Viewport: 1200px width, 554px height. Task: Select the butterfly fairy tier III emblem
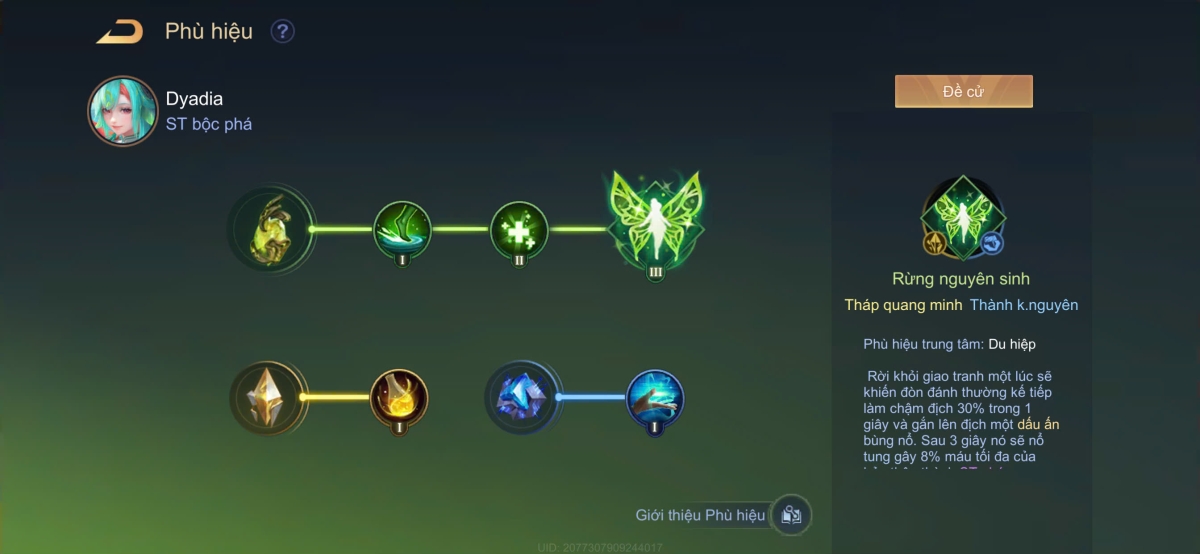[655, 223]
